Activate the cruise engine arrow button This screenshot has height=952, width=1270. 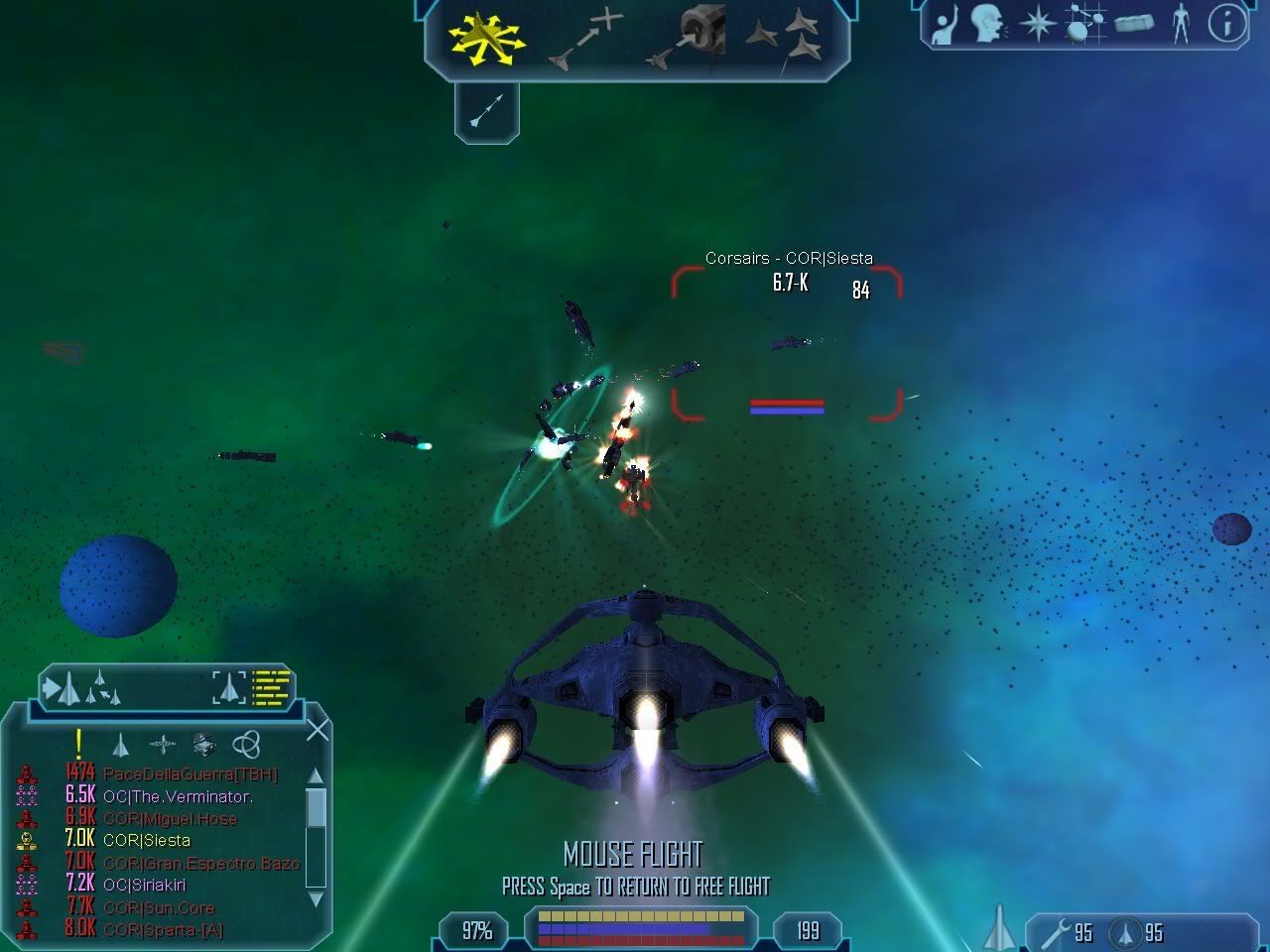486,111
